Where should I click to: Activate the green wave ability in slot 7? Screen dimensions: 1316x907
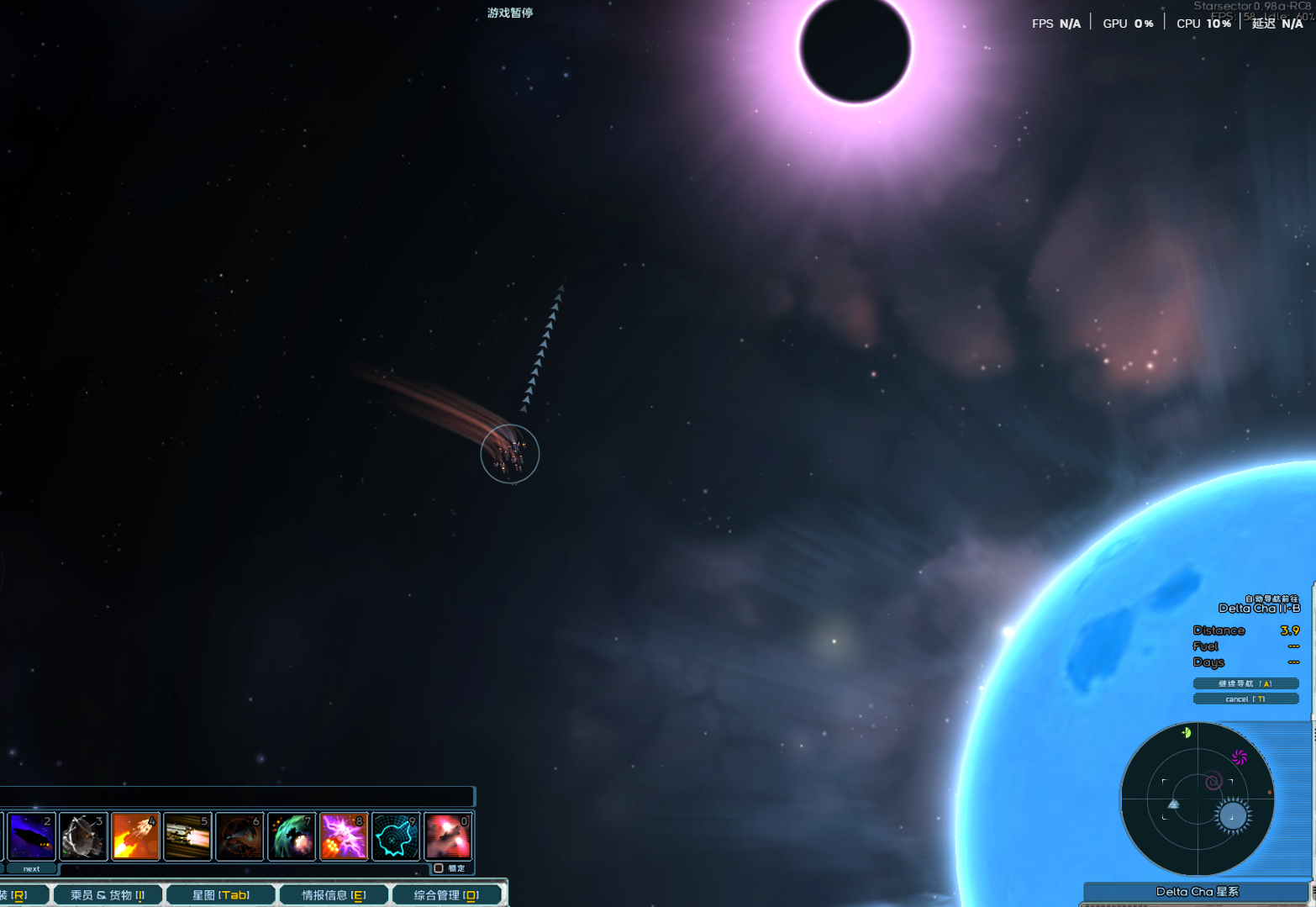(292, 836)
